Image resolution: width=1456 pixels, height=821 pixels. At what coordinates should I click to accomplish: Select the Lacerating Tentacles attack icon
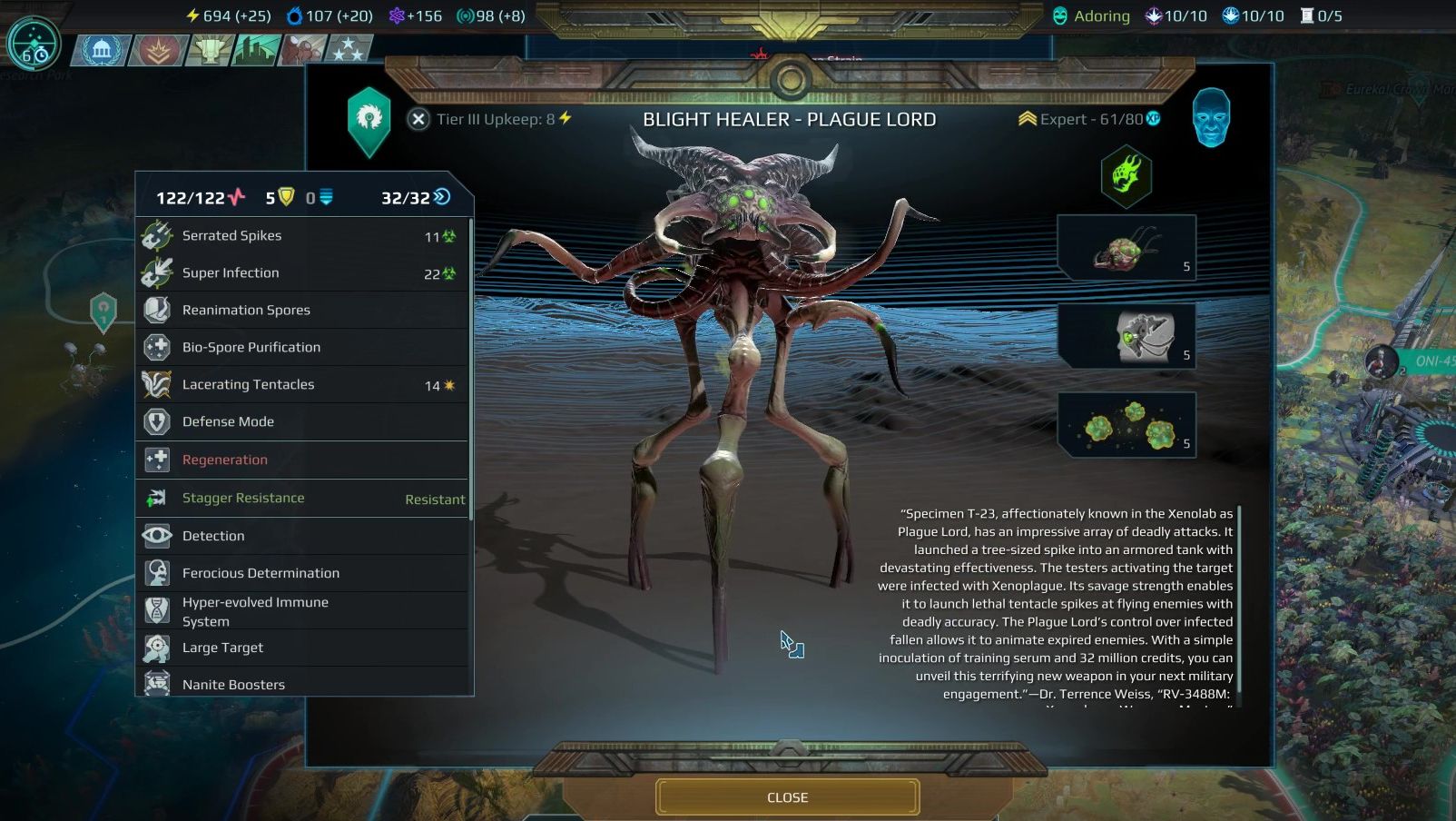tap(156, 384)
